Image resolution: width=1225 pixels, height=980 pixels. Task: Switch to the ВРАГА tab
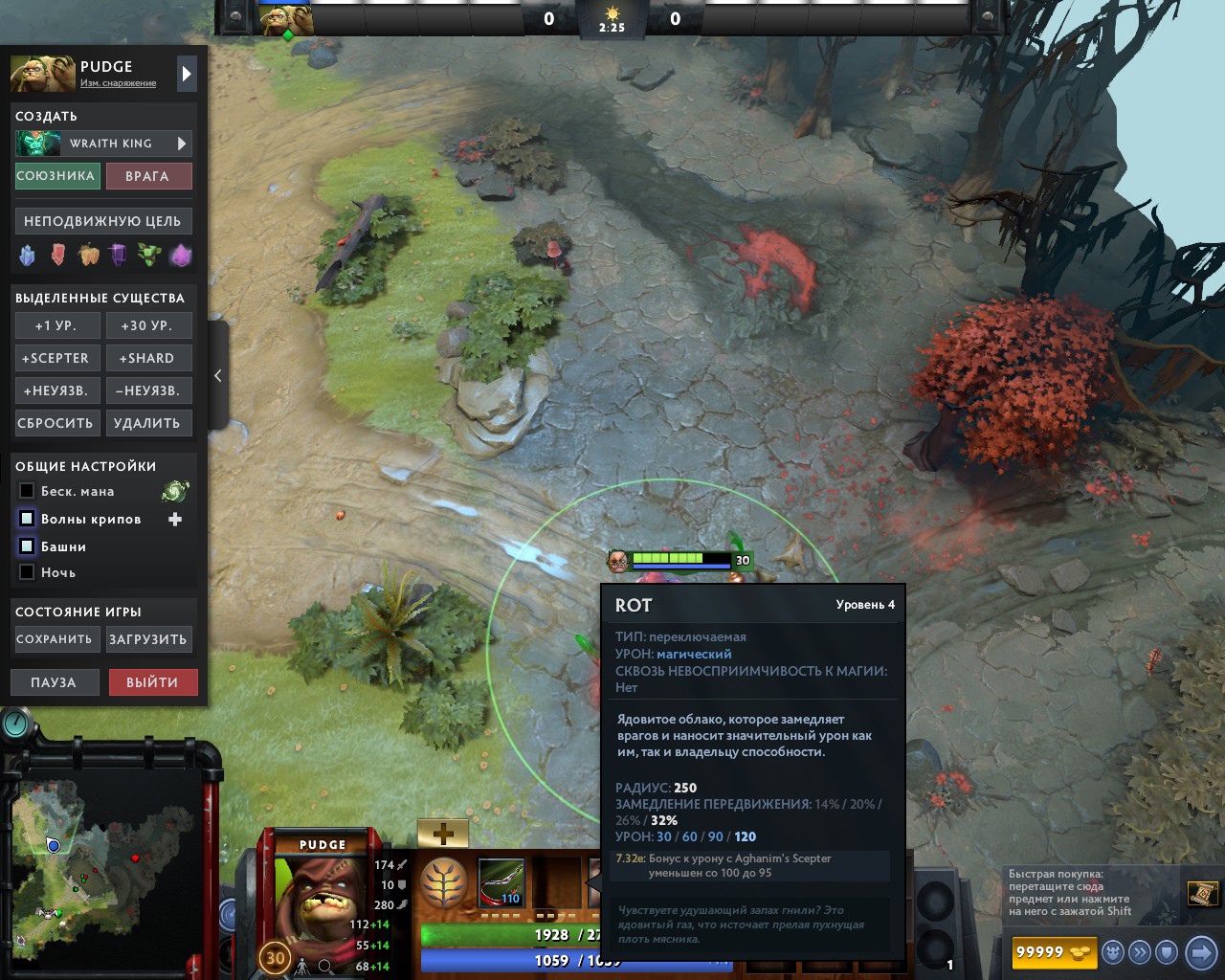coord(149,175)
